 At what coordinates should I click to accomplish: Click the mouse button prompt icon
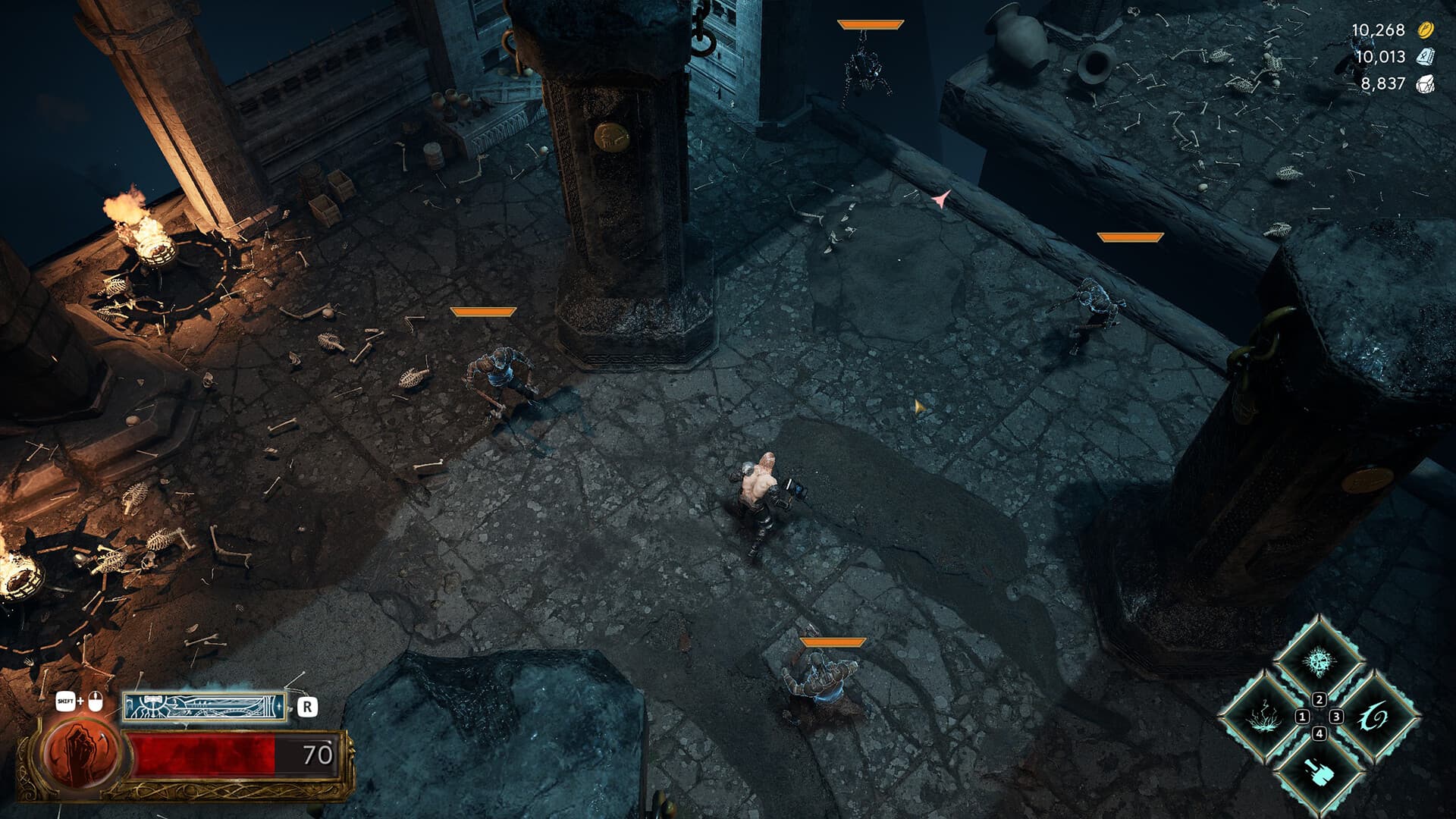click(x=96, y=702)
